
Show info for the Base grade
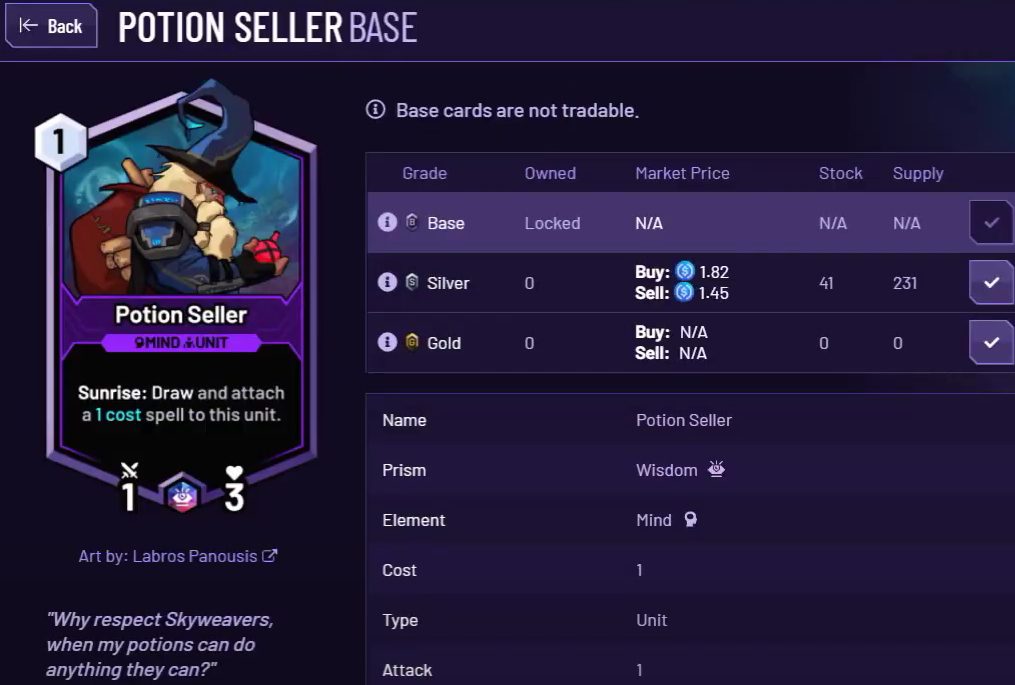point(387,222)
